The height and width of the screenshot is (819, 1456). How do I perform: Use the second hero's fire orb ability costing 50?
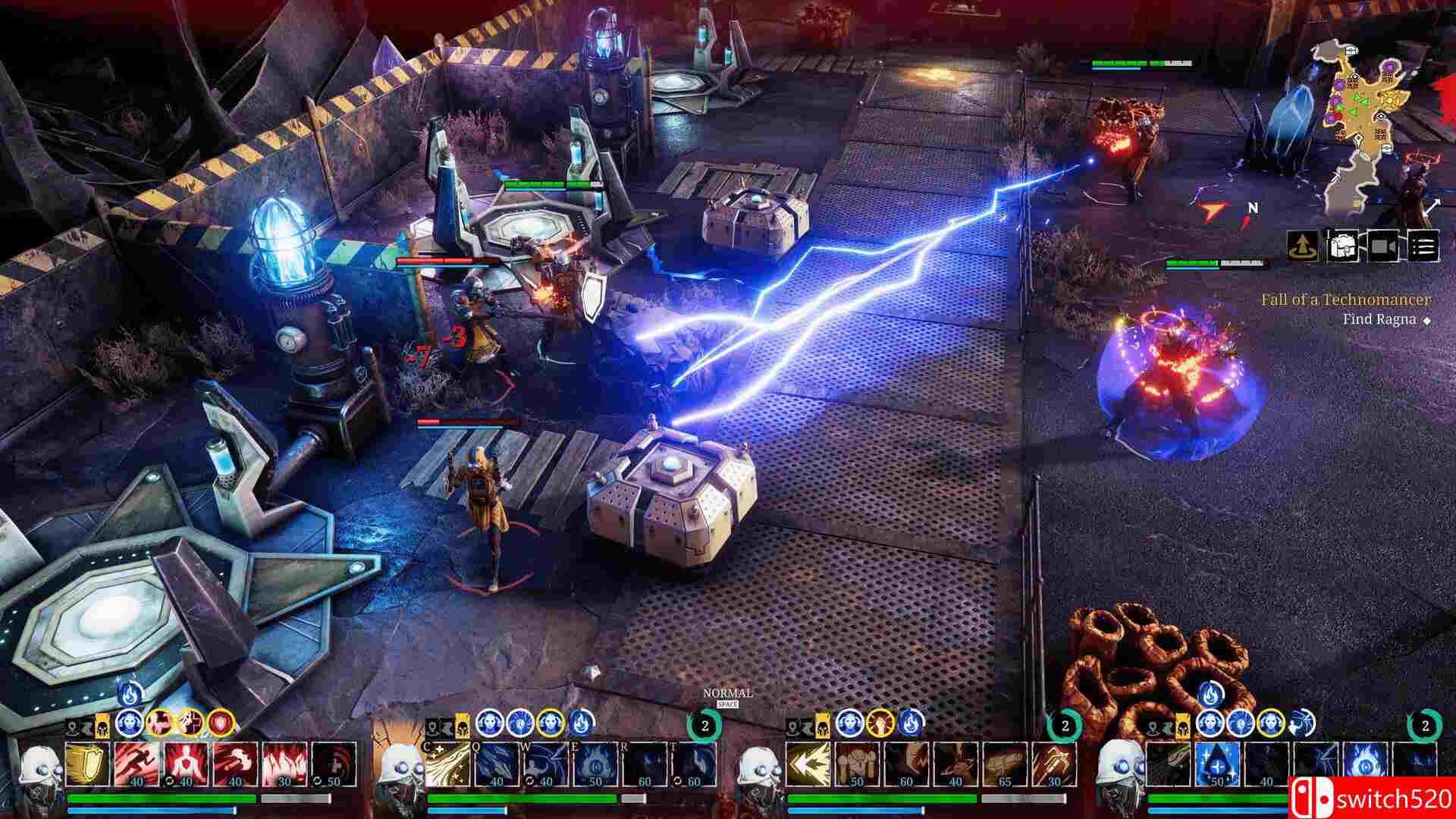[593, 764]
